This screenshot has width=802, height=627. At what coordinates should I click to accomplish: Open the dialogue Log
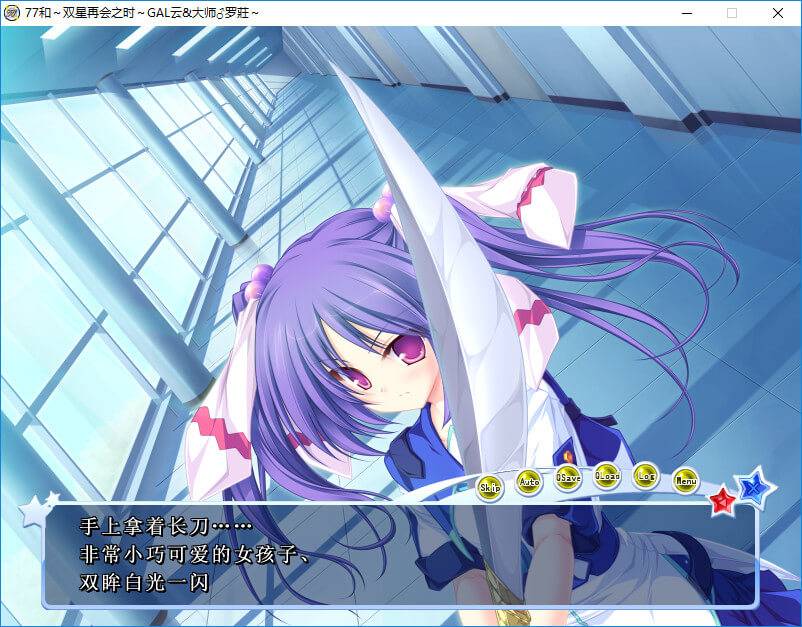646,475
